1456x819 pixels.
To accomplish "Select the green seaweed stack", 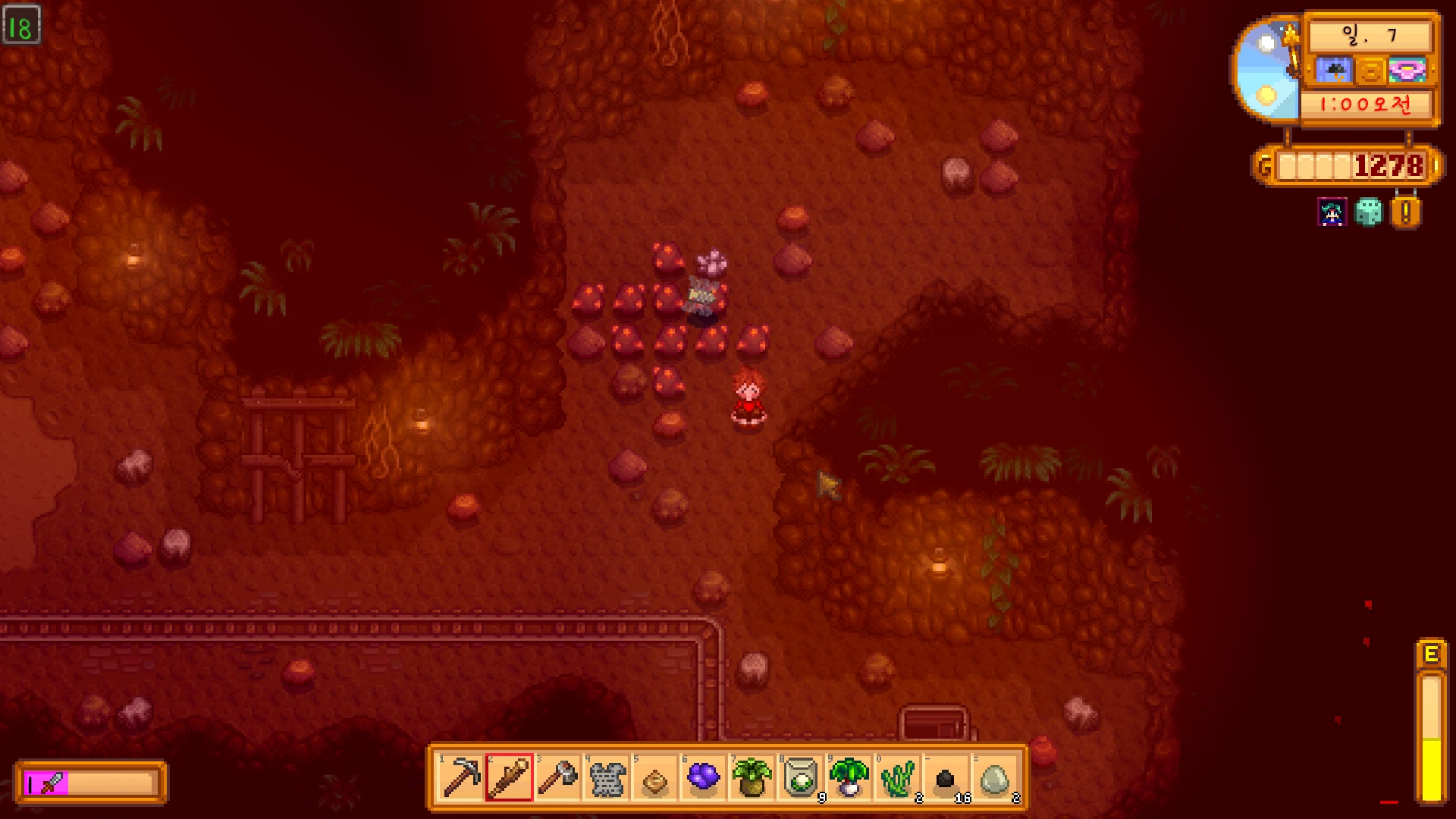I will click(897, 777).
